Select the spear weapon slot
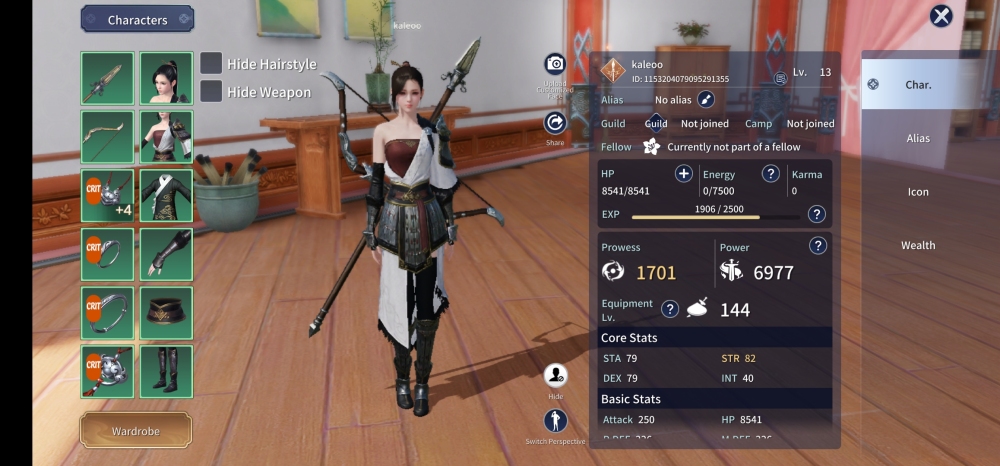The height and width of the screenshot is (466, 1000). coord(107,78)
